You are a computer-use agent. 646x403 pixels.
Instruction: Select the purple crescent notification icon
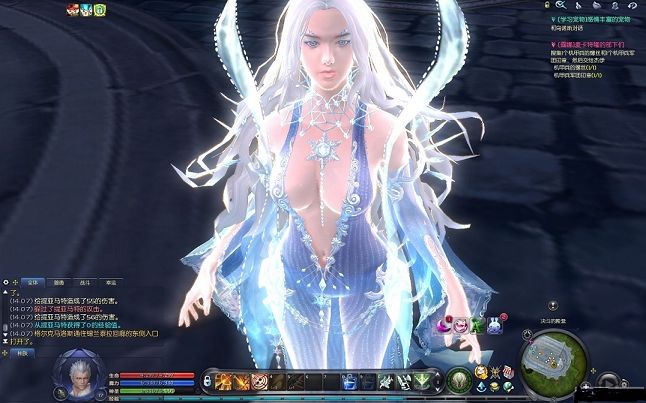tap(444, 324)
